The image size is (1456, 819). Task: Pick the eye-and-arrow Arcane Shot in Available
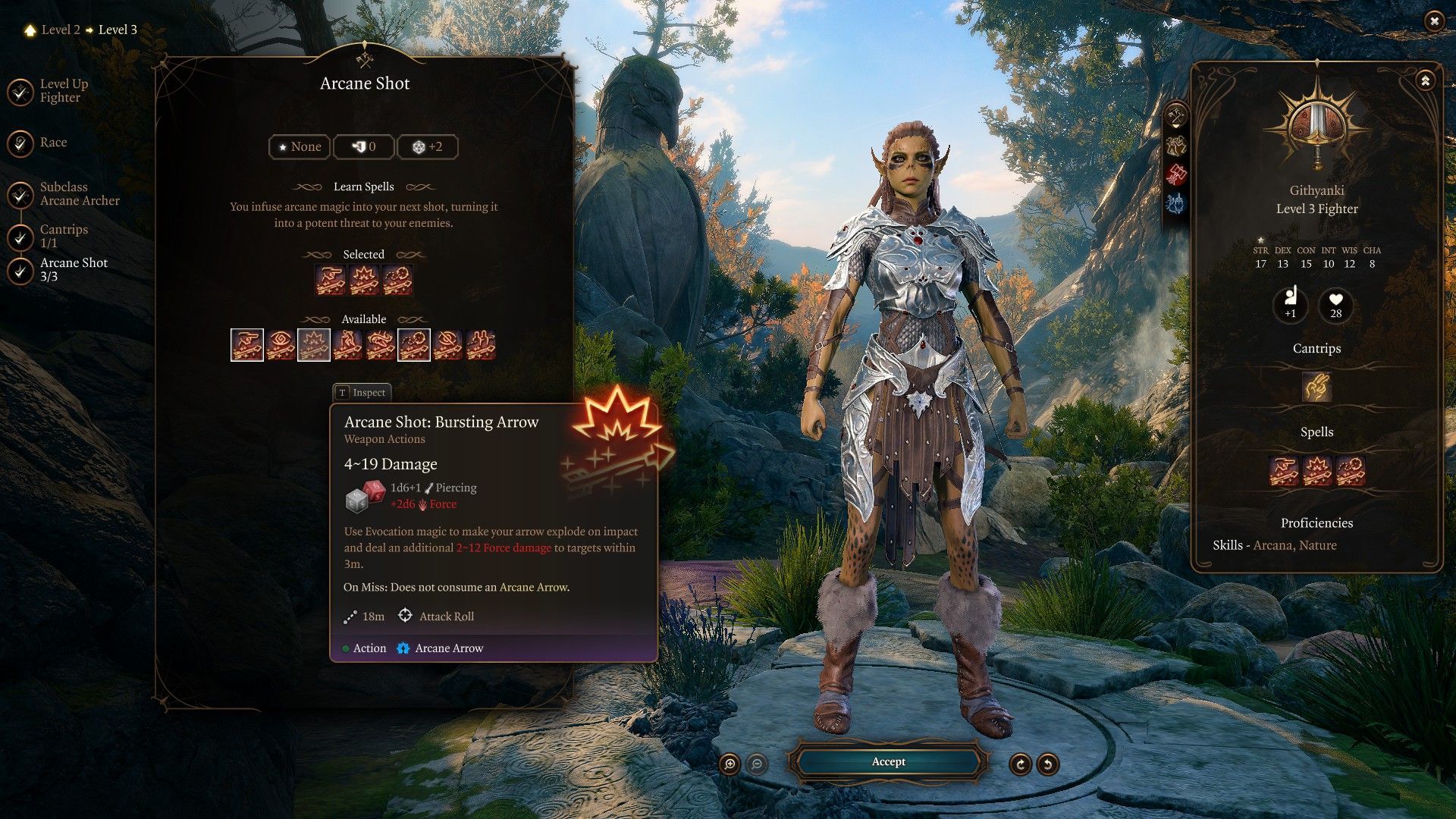coord(281,345)
